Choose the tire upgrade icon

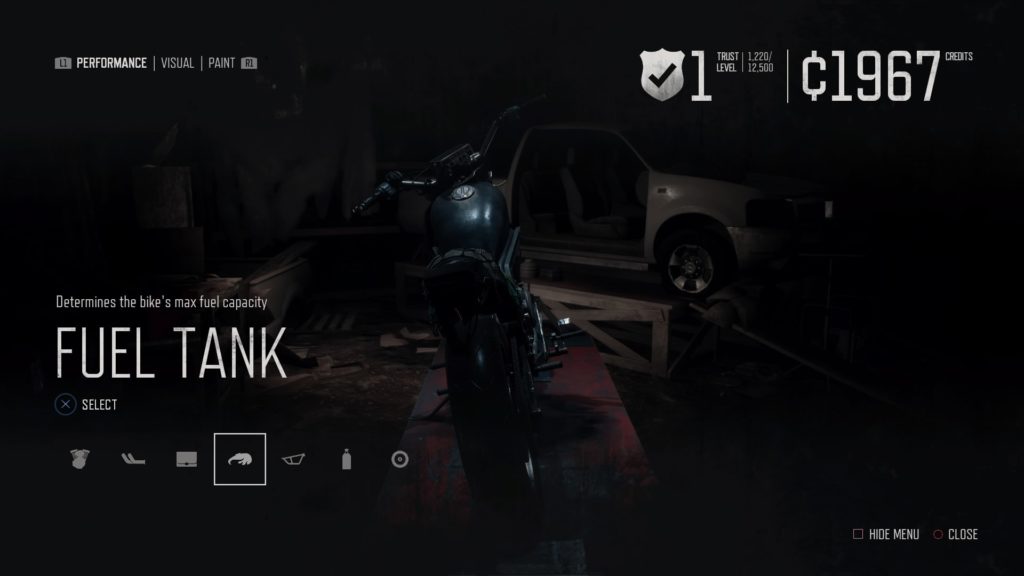[400, 459]
